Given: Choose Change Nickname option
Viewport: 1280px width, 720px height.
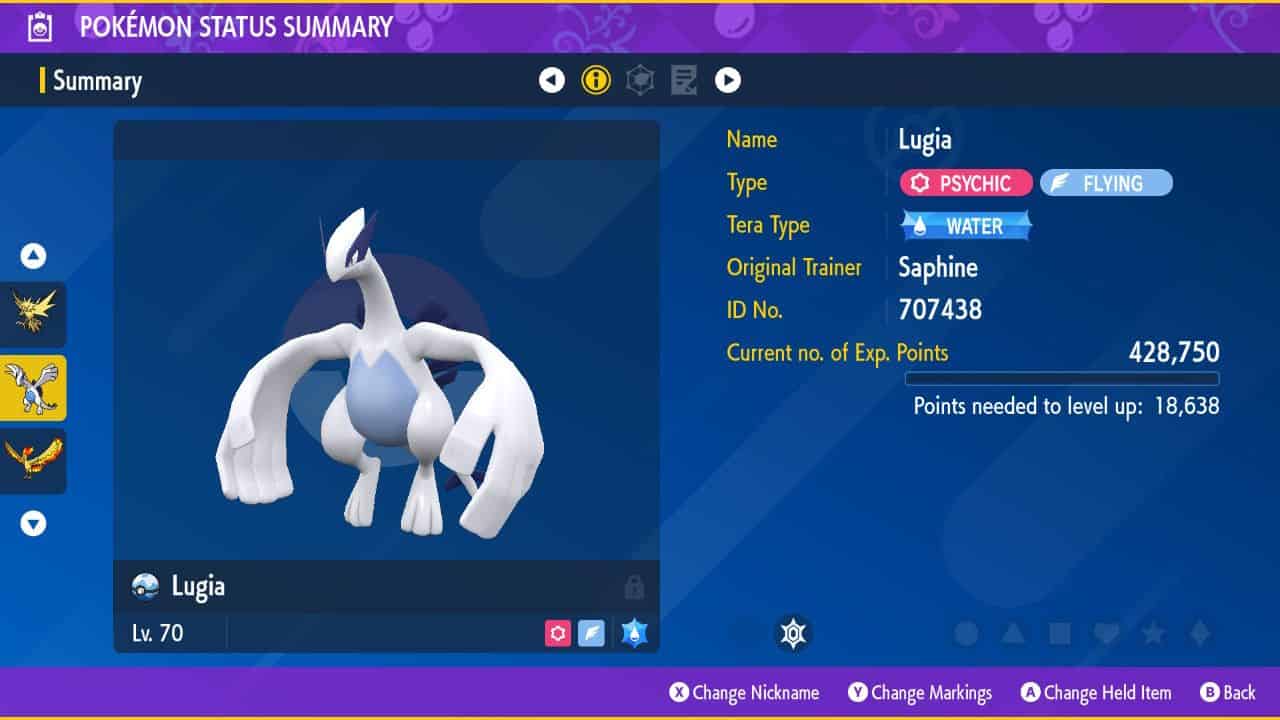Looking at the screenshot, I should click(x=744, y=693).
